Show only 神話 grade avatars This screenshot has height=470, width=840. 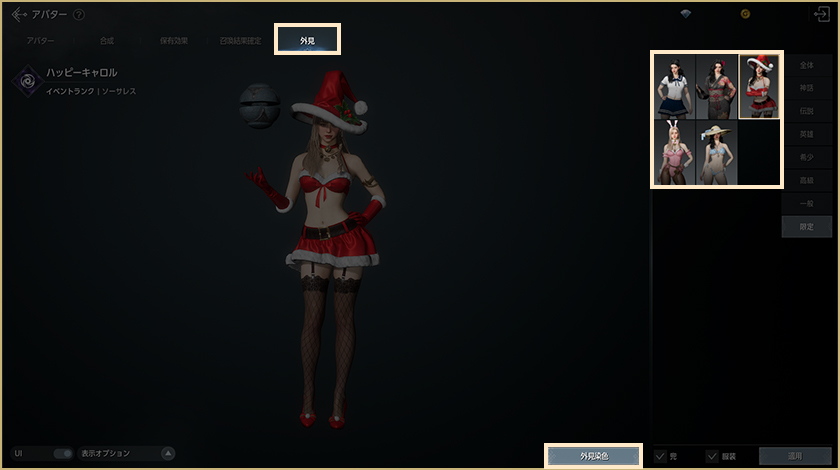coord(805,88)
